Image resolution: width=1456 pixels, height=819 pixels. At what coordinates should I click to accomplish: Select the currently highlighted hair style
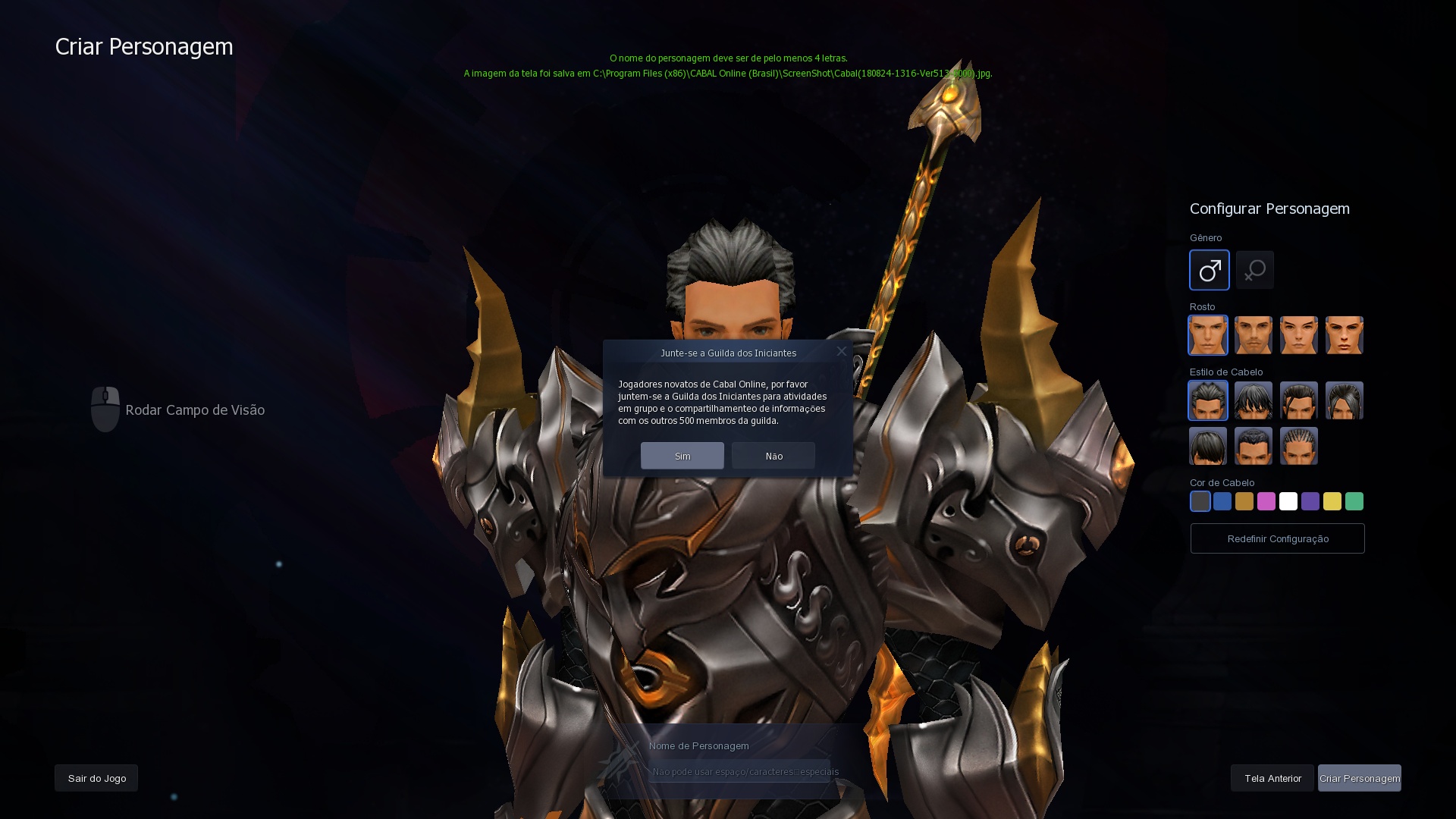(x=1208, y=400)
